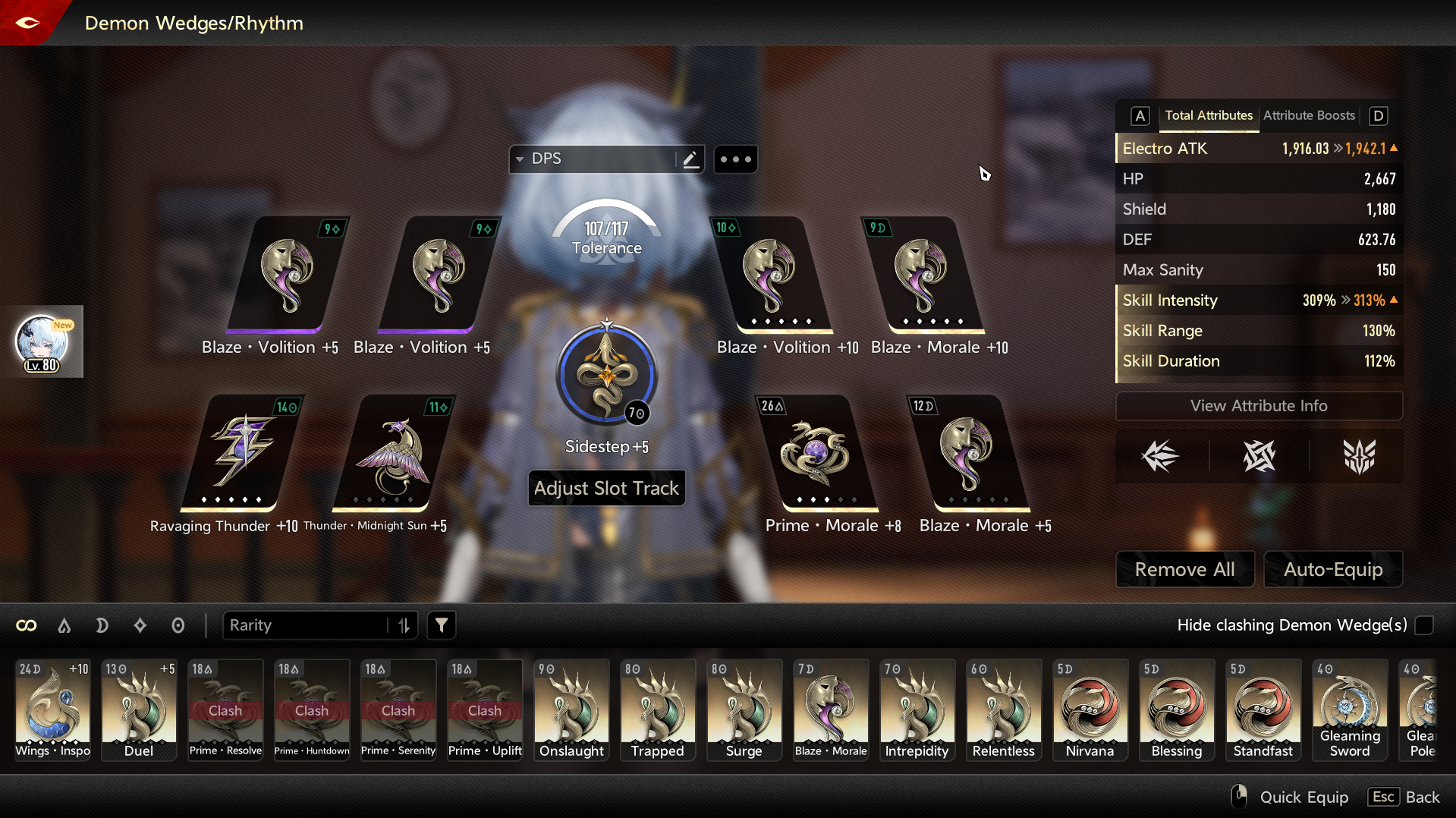
Task: Pick the Nirvana wedge from inventory
Action: coord(1090,709)
